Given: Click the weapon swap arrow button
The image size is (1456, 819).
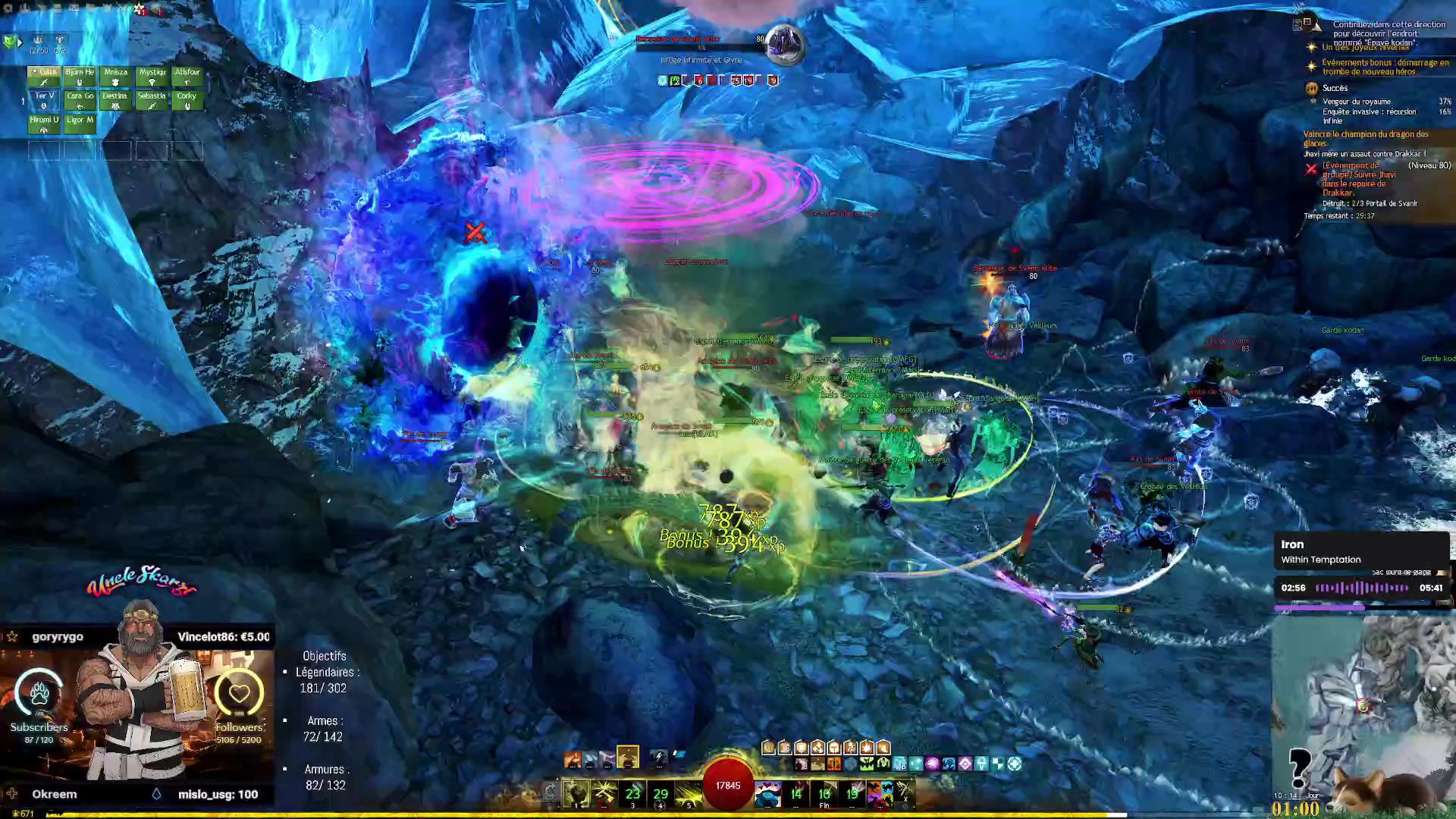Looking at the screenshot, I should [x=551, y=793].
